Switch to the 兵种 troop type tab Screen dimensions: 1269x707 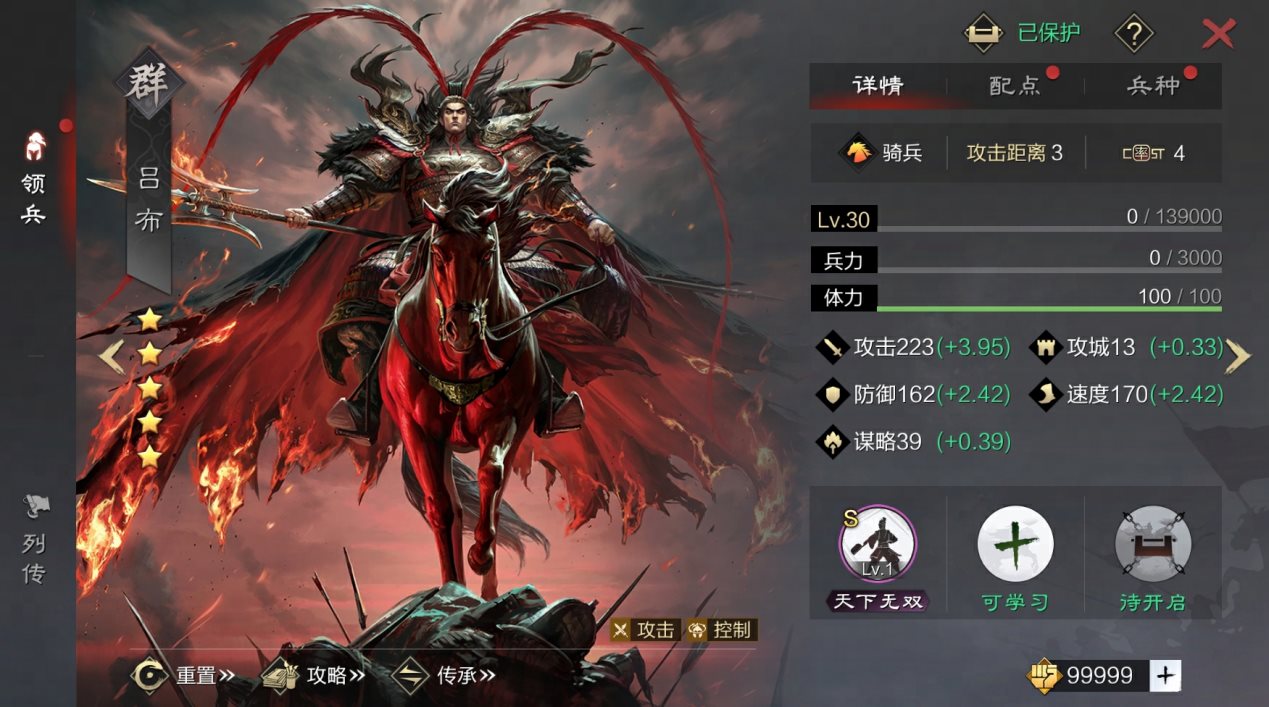[x=1153, y=85]
